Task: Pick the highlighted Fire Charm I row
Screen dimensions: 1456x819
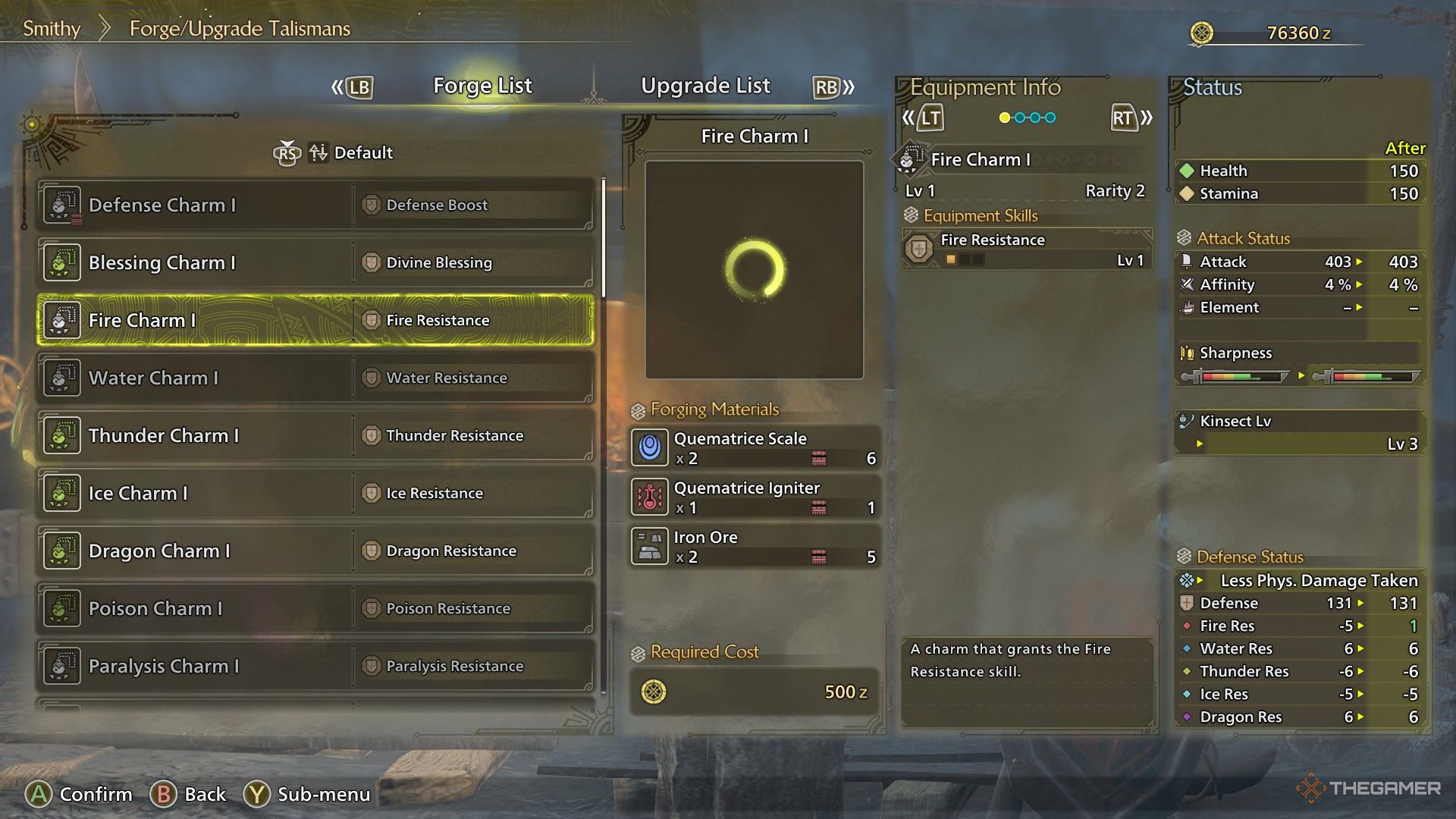Action: (315, 320)
